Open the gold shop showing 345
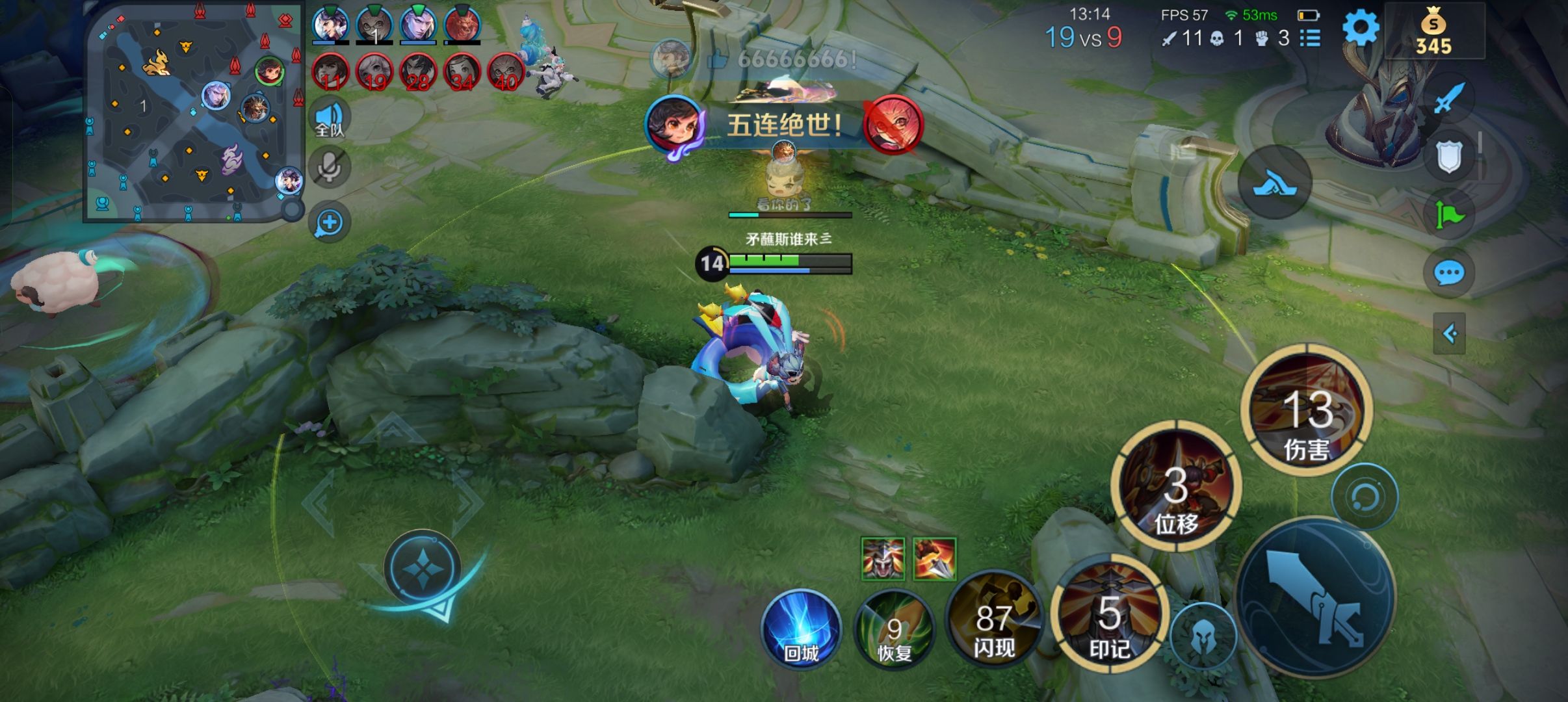This screenshot has width=1568, height=702. pyautogui.click(x=1433, y=32)
